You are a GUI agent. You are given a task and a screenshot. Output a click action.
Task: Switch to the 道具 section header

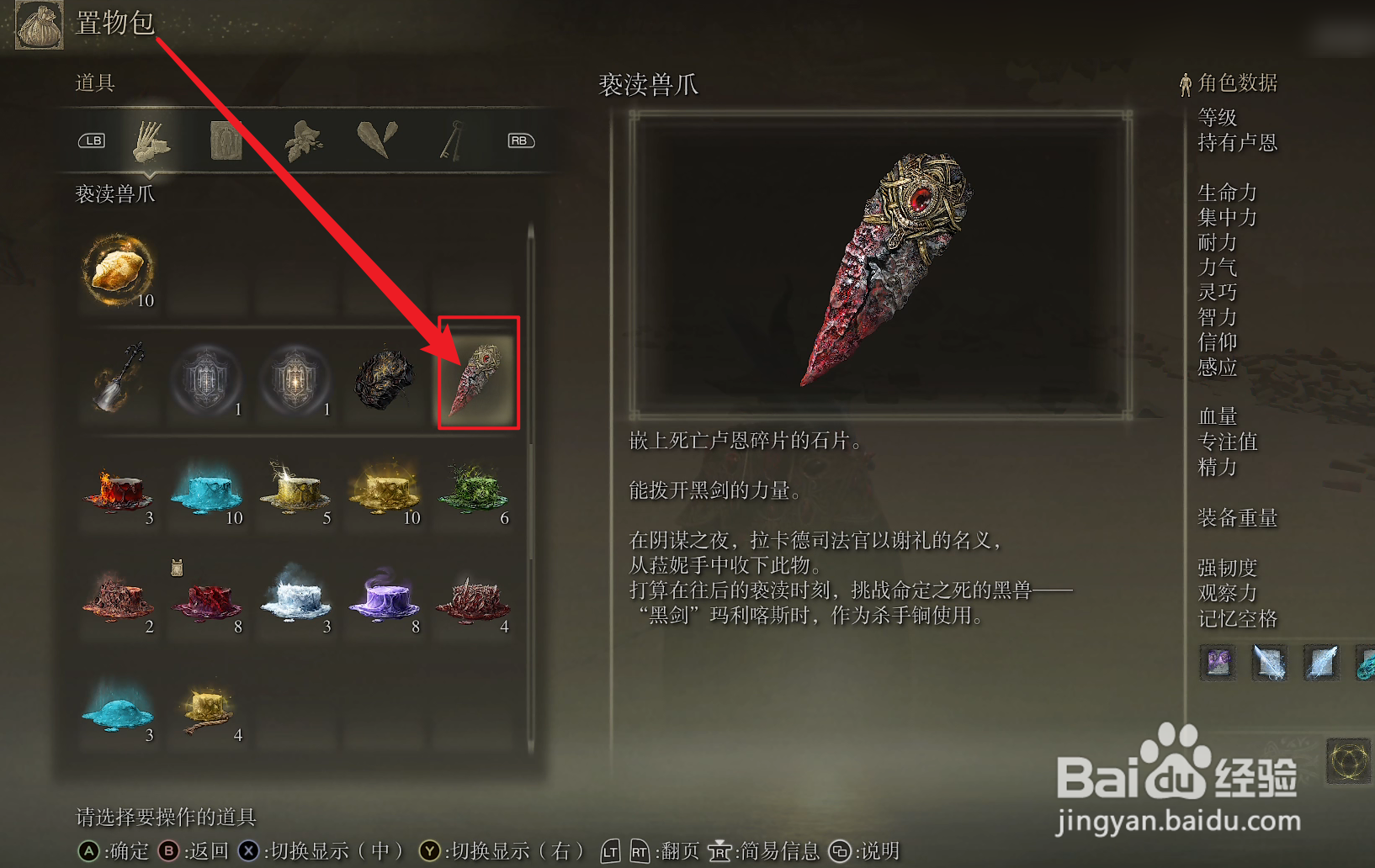(x=93, y=83)
